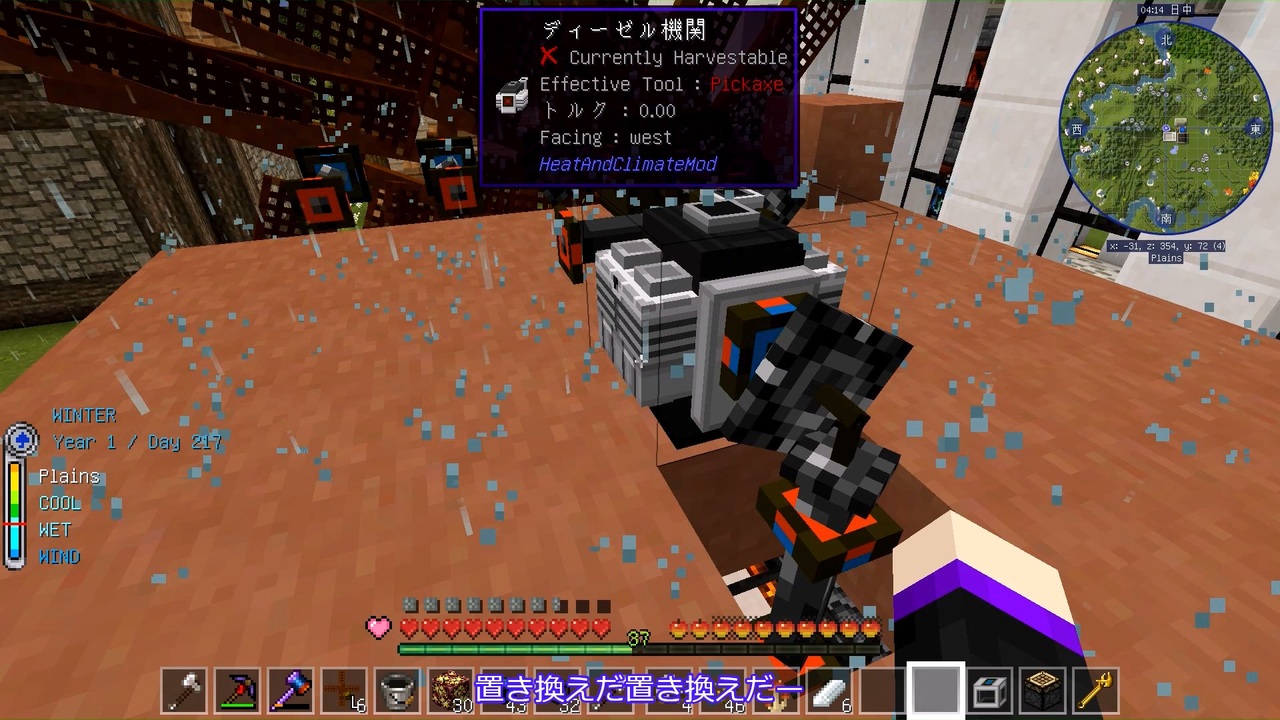Select the hammer in the first hotbar slot
Viewport: 1280px width, 720px height.
(184, 688)
